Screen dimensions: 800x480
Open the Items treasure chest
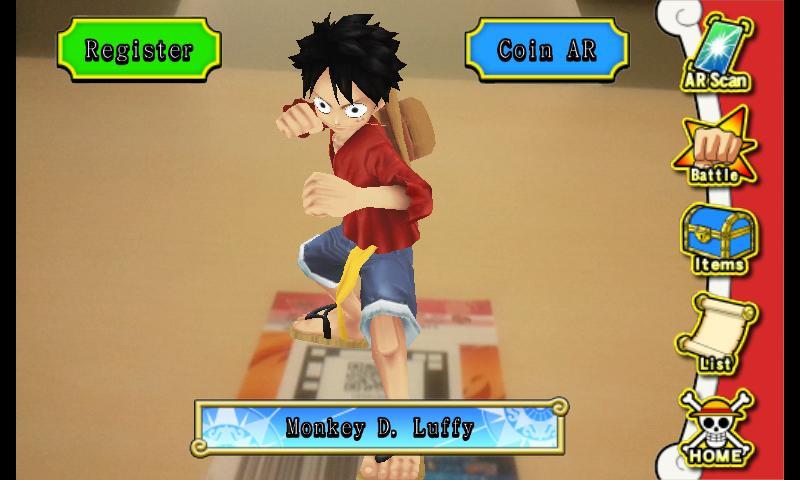716,240
